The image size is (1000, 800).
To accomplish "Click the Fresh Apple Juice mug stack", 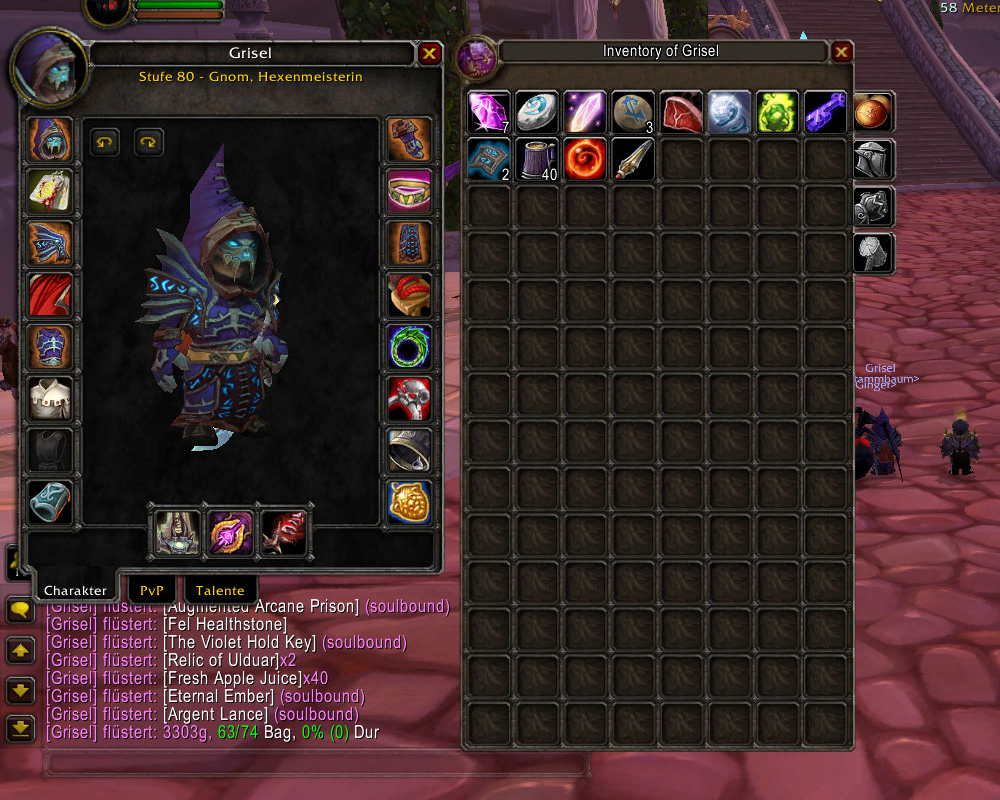I will (x=538, y=160).
